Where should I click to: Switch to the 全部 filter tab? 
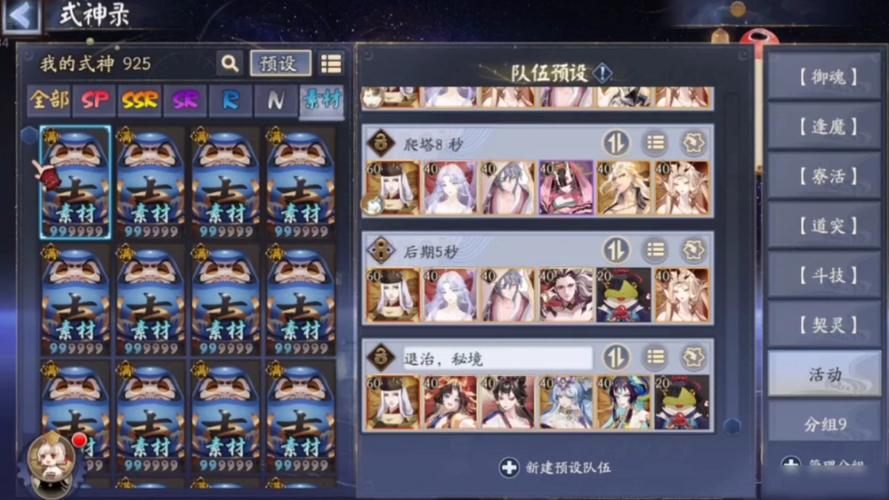click(49, 101)
